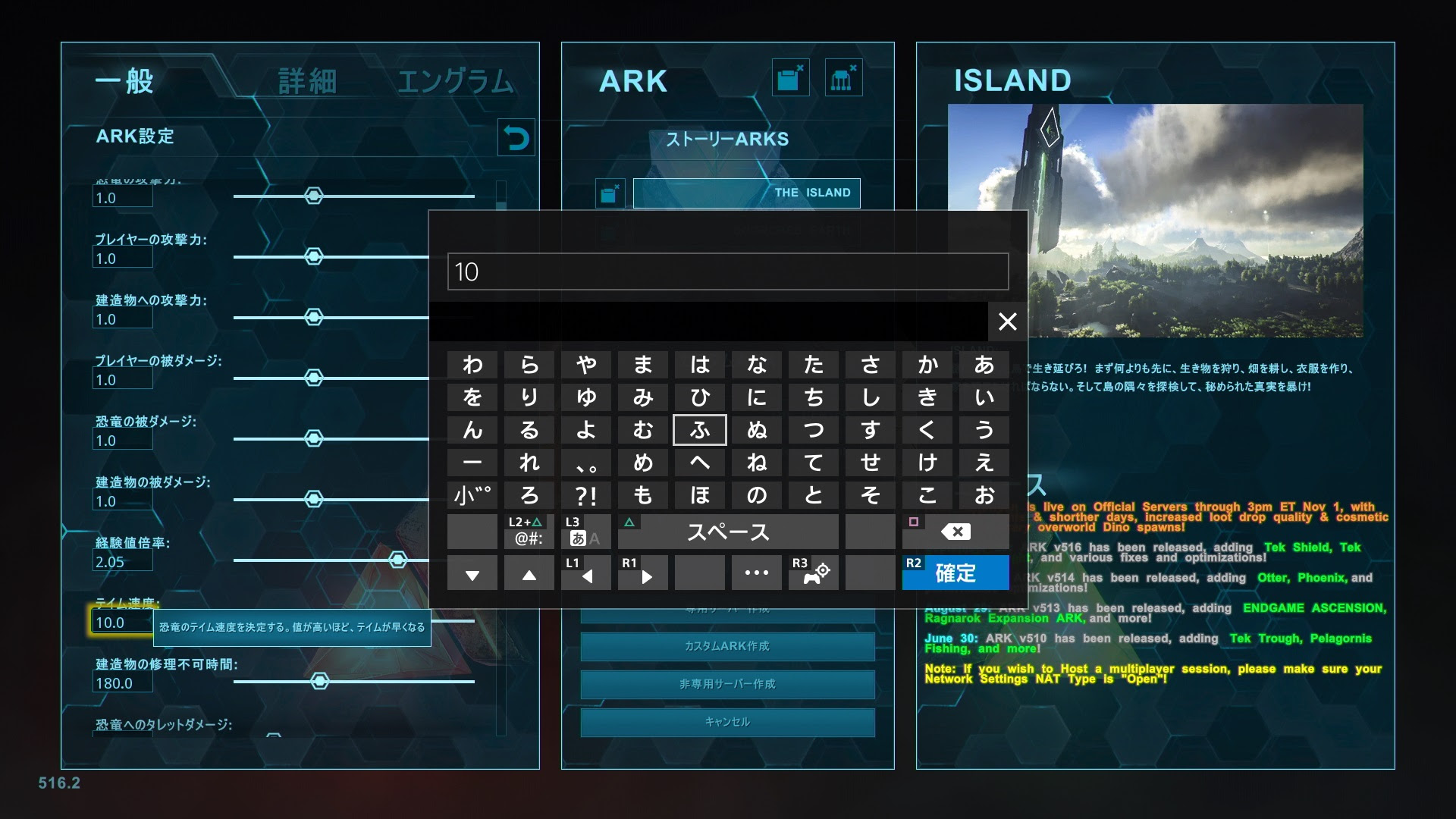Click the delete cluster data icon beside it
This screenshot has height=819, width=1456.
tap(843, 77)
